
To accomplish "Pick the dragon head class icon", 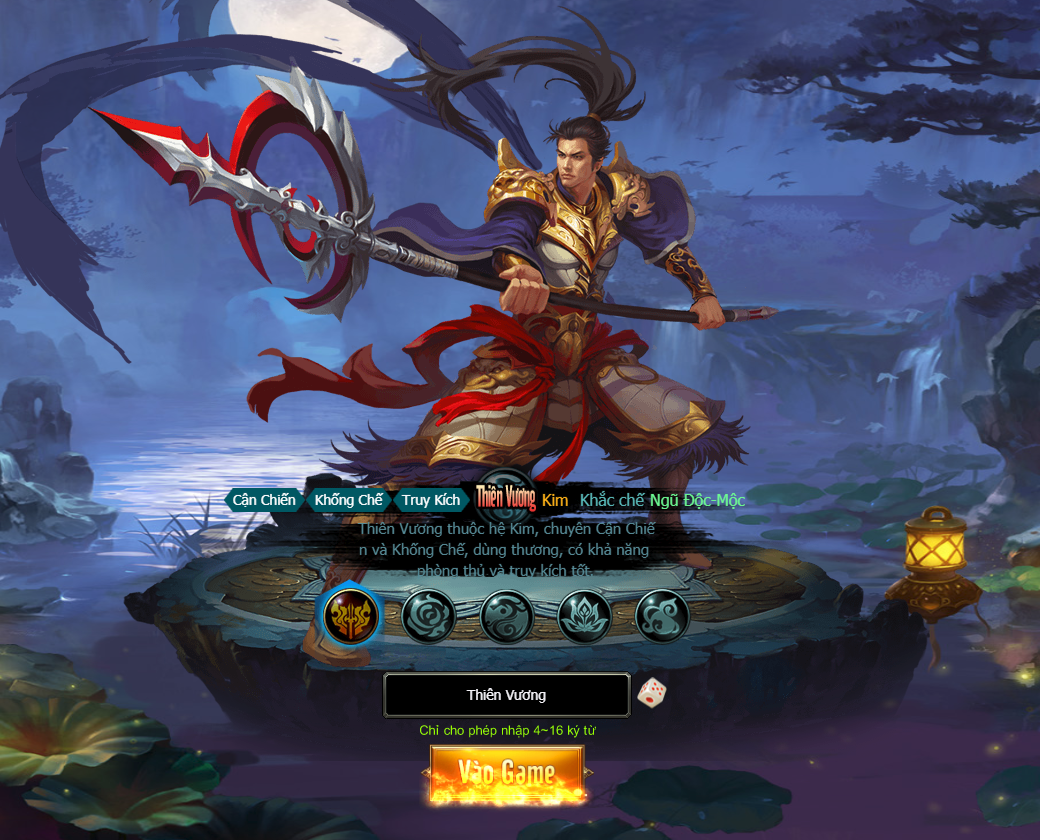I will click(507, 616).
